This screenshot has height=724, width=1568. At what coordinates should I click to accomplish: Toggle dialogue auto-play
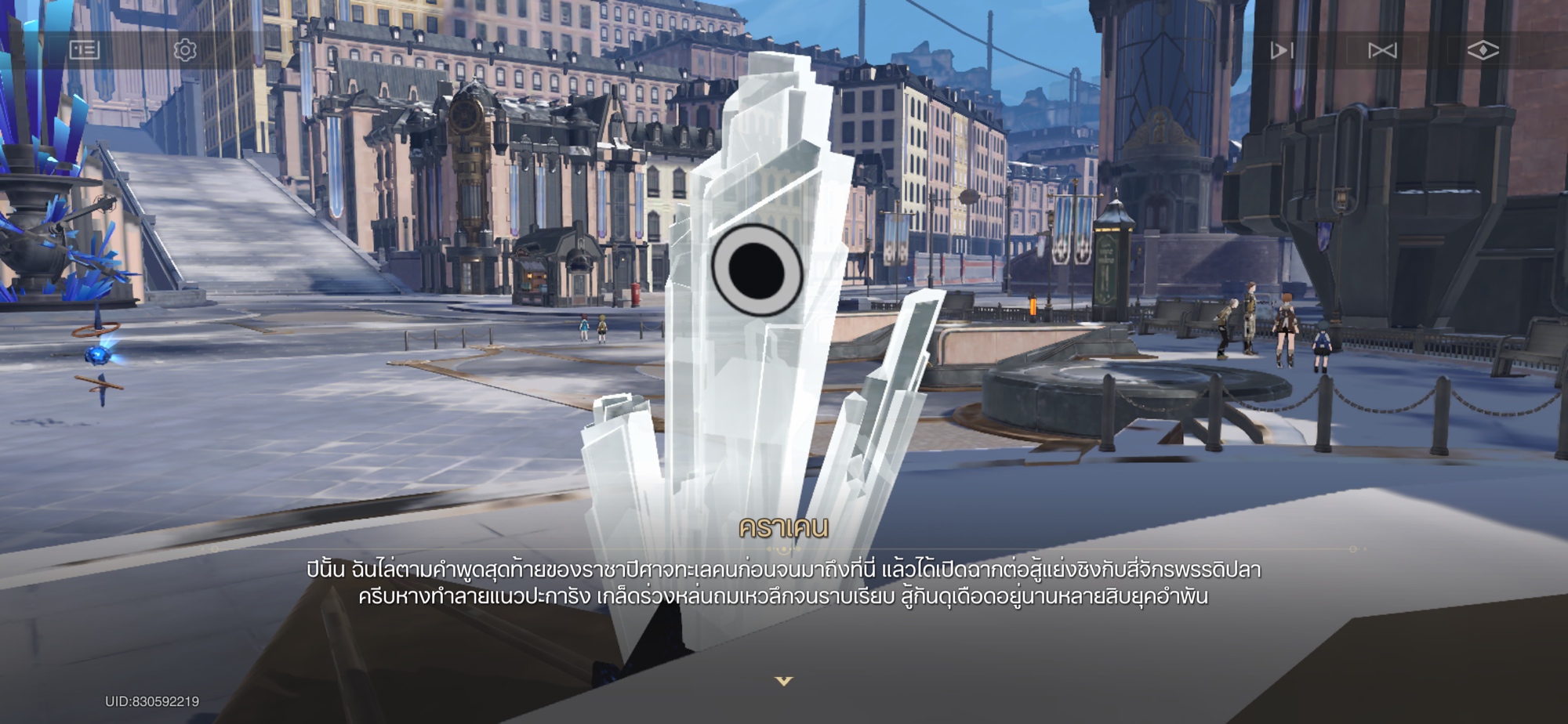[x=1282, y=51]
